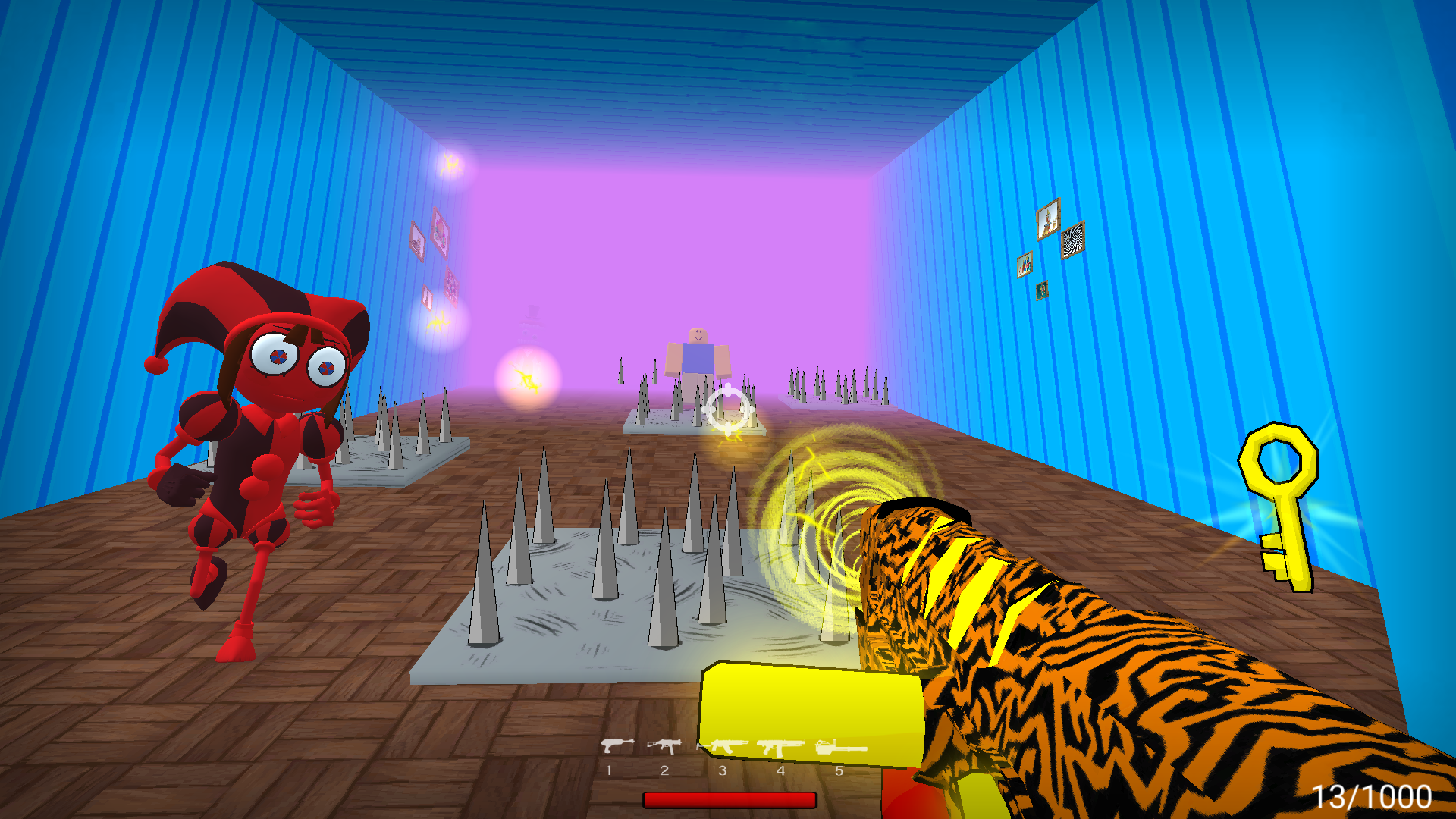Select the rifle in weapon slot 4
Viewport: 1456px width, 819px height.
point(781,746)
